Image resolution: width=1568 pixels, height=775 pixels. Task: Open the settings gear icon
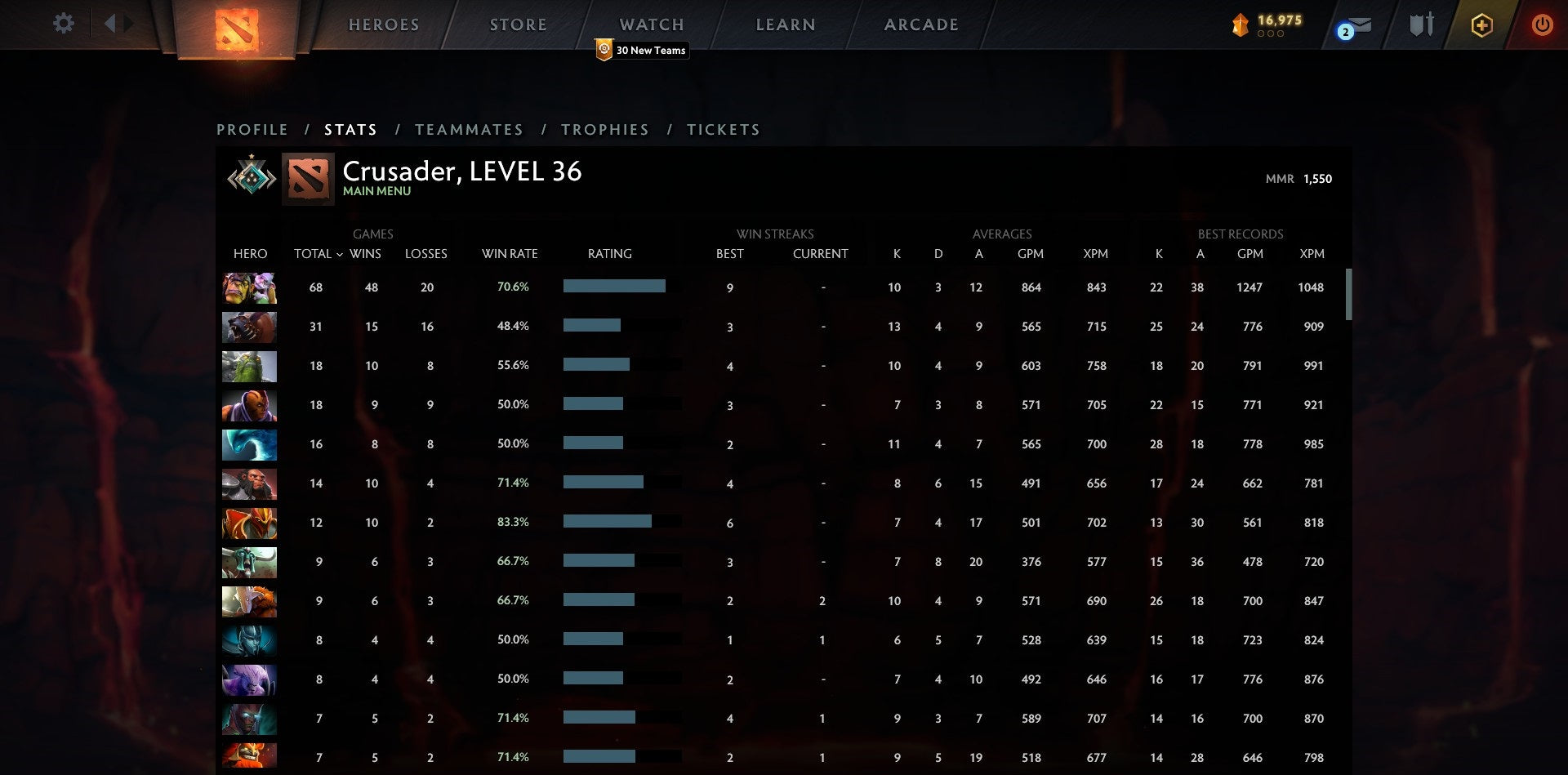63,24
